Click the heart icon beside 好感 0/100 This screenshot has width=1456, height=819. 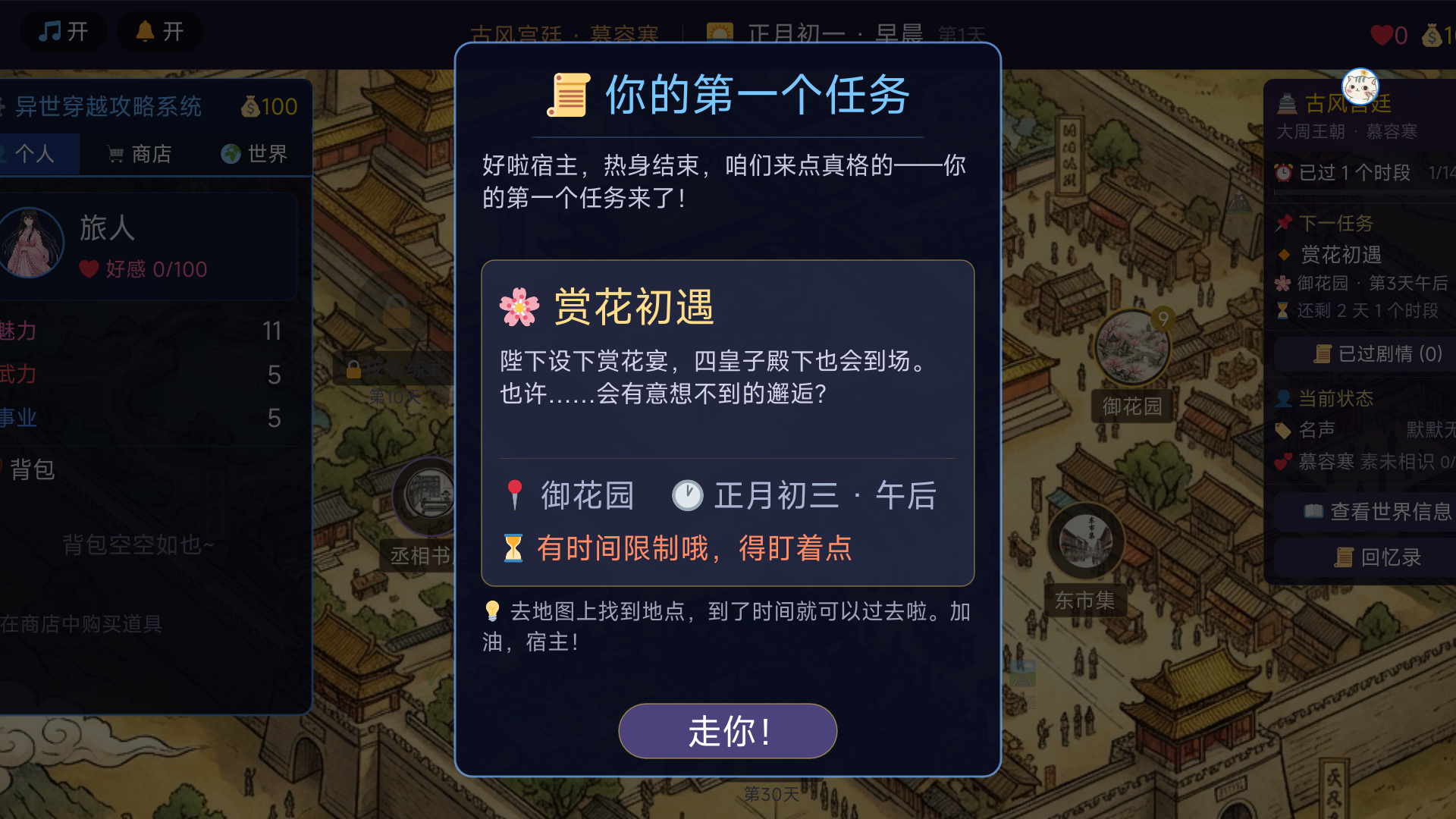click(x=89, y=269)
